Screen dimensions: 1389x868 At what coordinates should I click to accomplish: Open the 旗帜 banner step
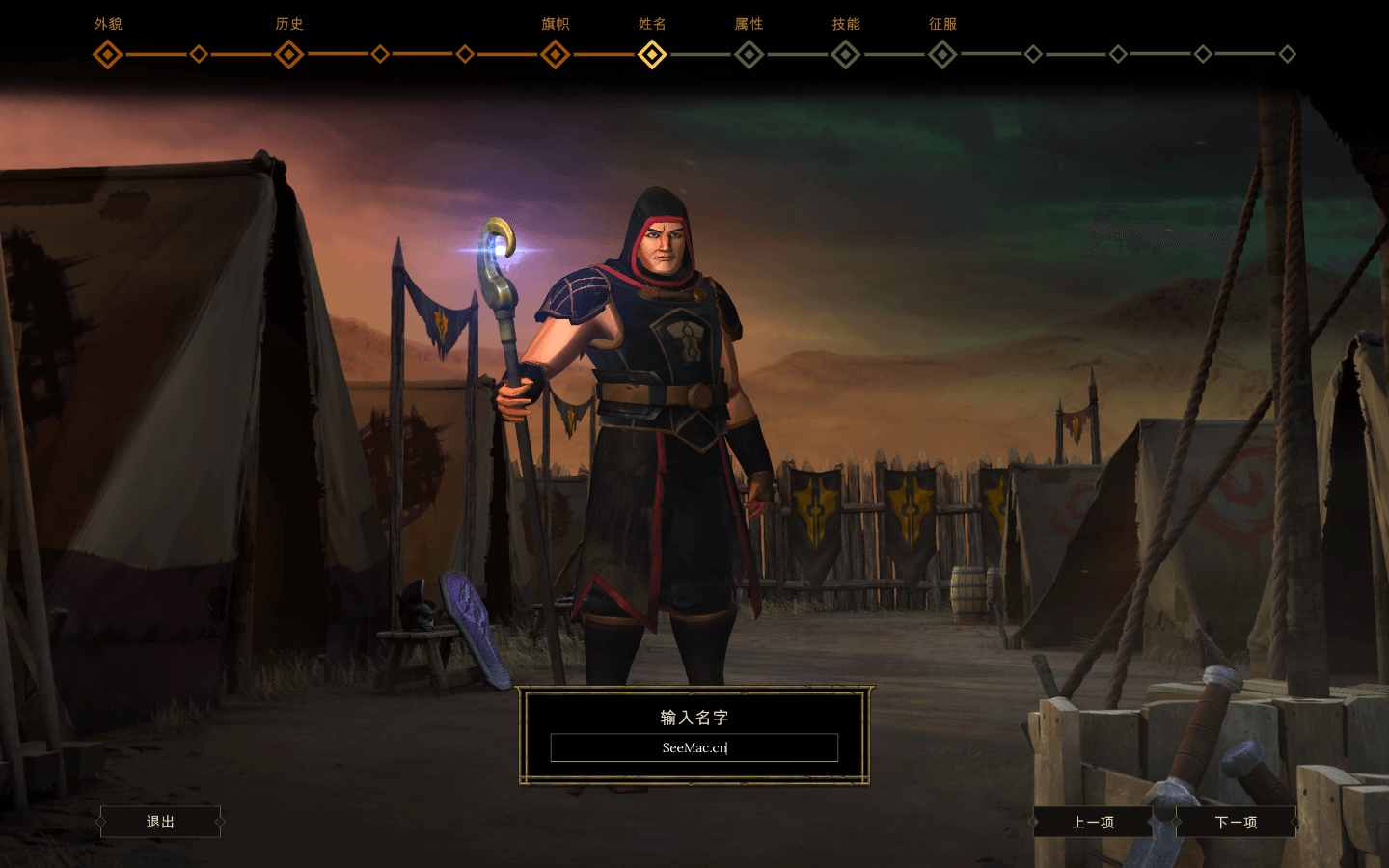555,54
